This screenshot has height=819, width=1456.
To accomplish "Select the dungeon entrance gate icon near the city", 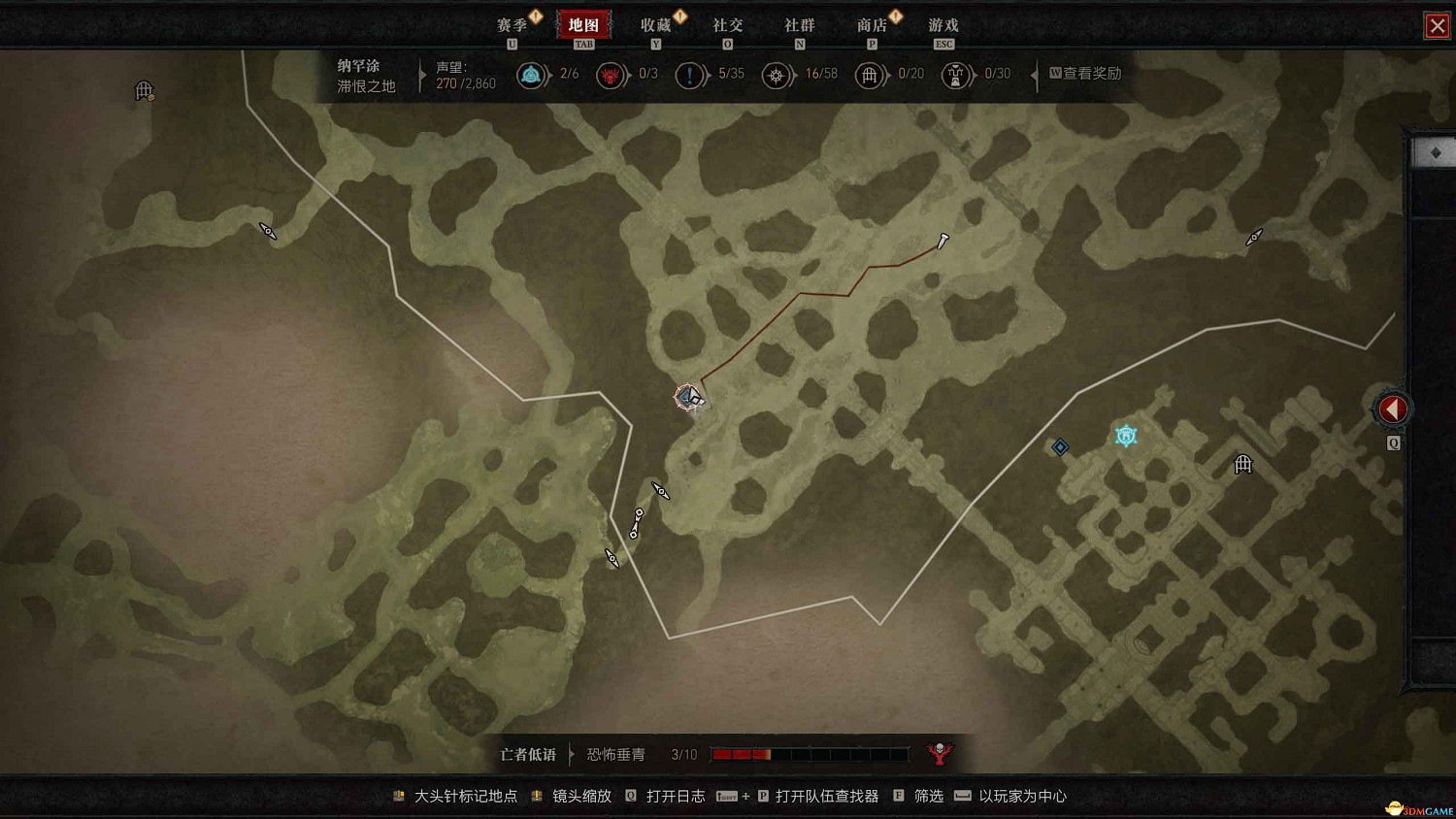I will click(1242, 465).
